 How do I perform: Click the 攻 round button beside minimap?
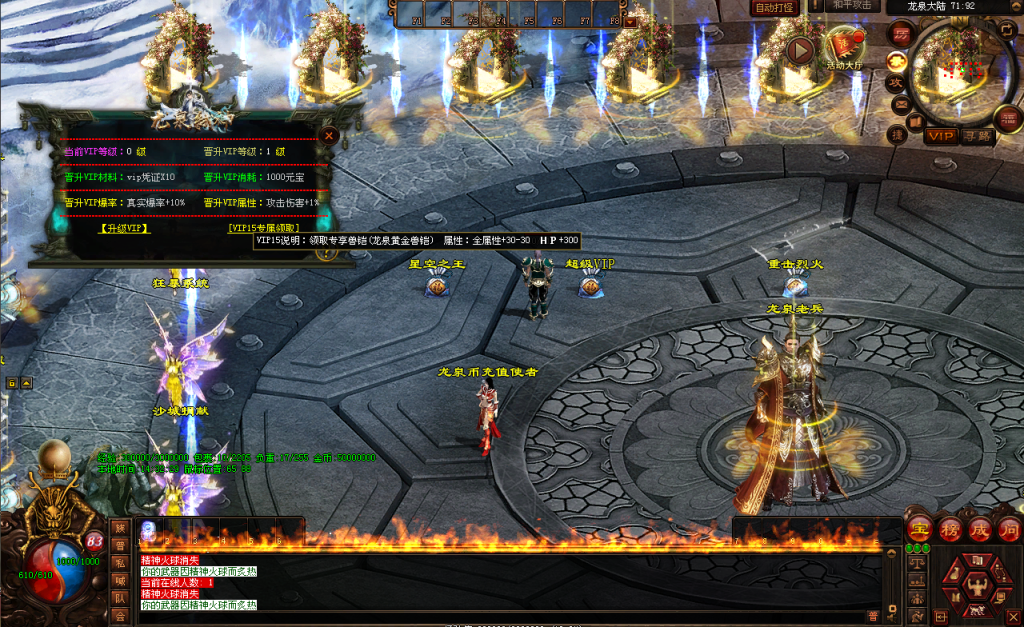coord(897,82)
